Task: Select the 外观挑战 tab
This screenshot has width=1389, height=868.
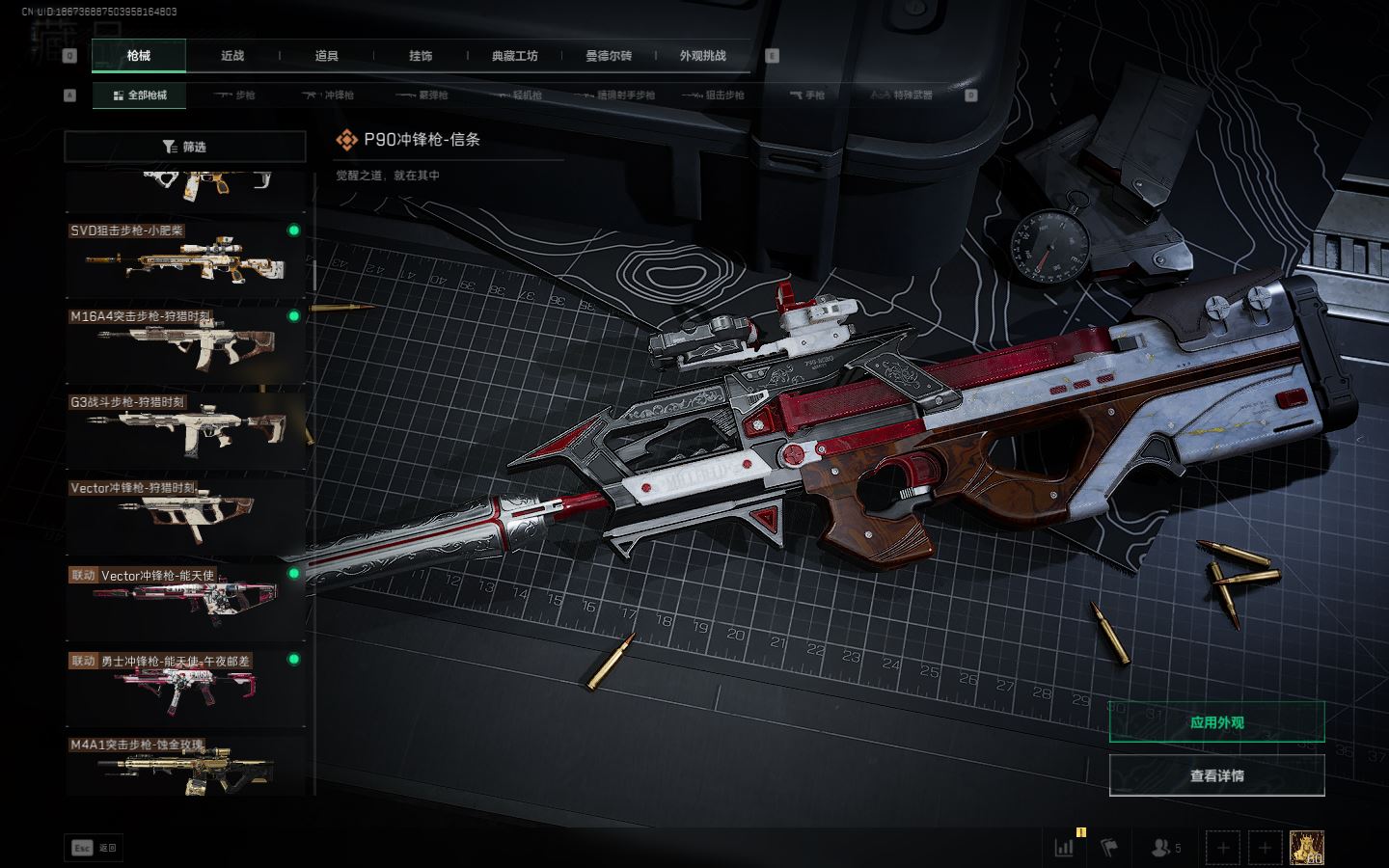Action: point(702,56)
